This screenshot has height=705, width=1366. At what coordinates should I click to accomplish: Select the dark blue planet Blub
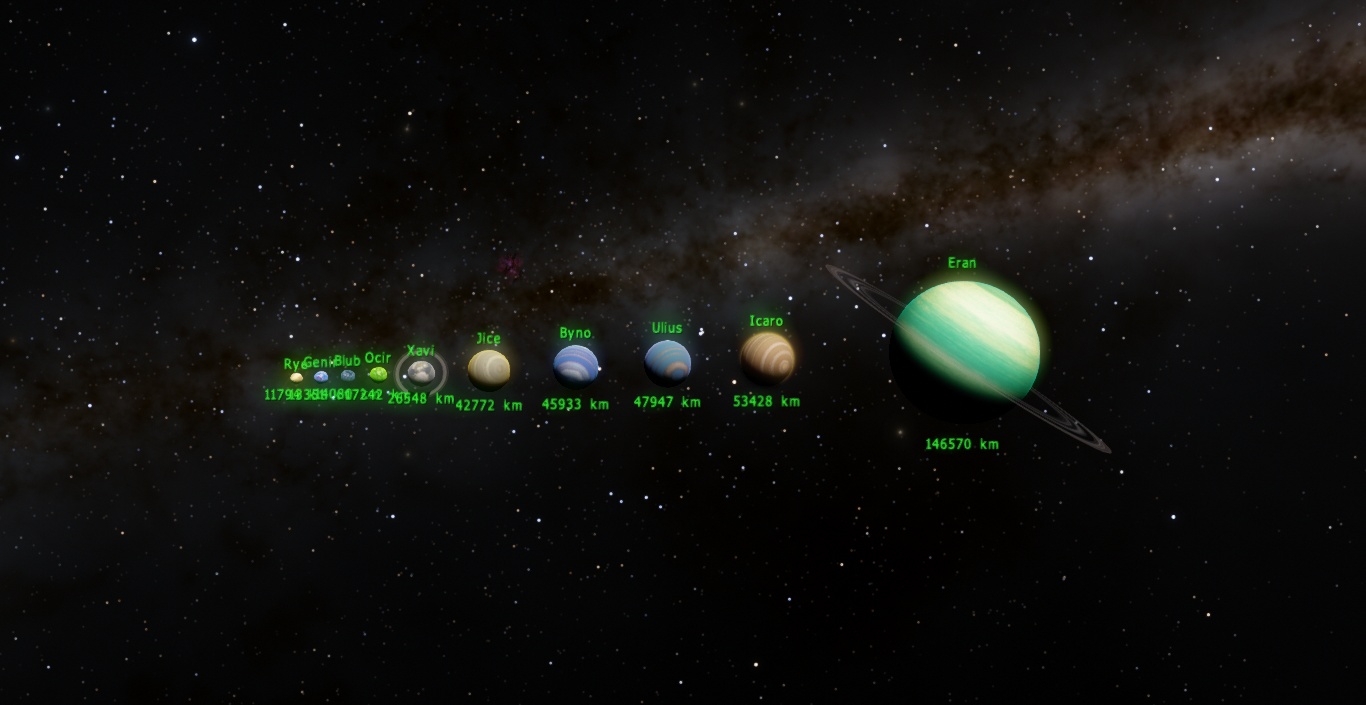coord(348,376)
